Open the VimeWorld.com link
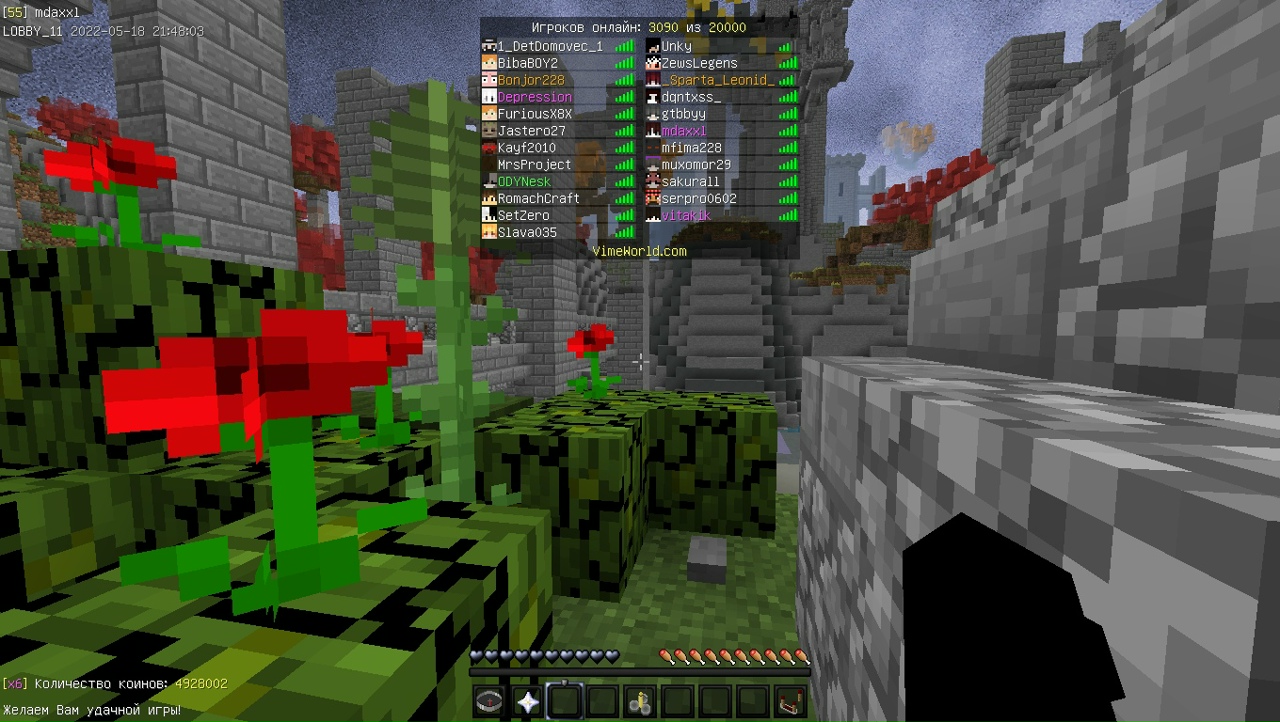 pyautogui.click(x=639, y=250)
